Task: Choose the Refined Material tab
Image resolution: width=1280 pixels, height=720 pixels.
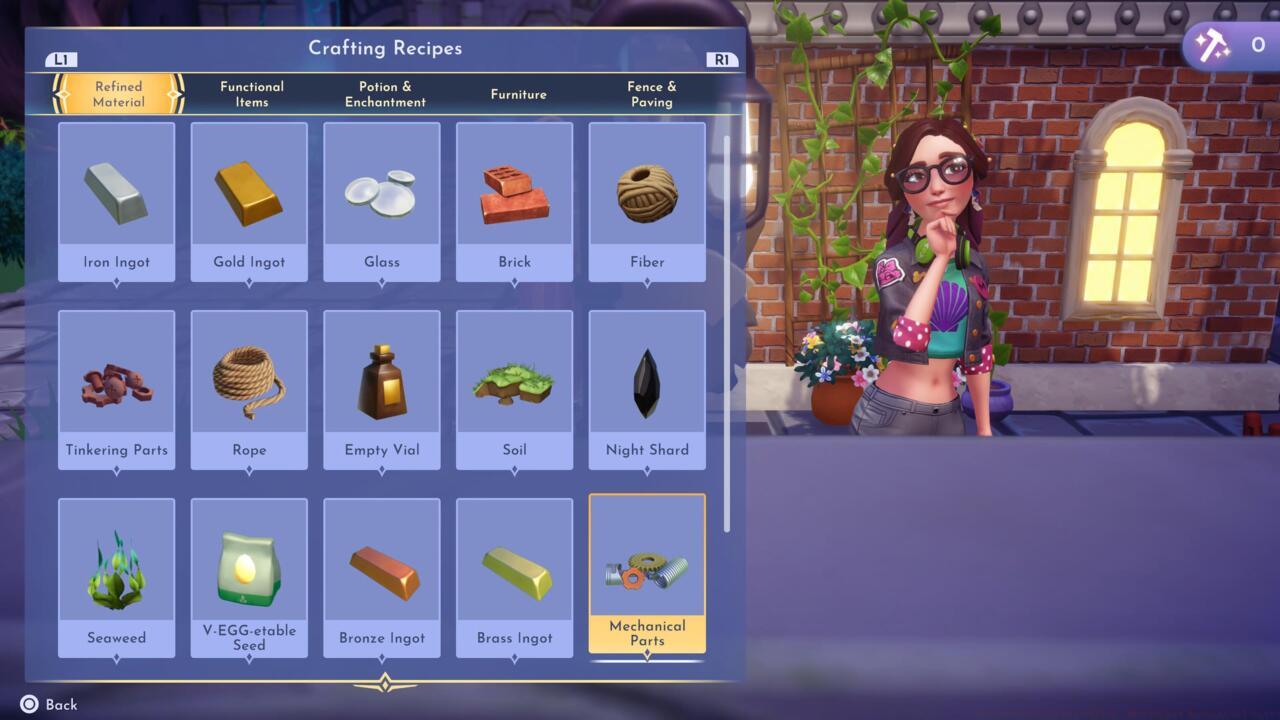Action: coord(118,94)
